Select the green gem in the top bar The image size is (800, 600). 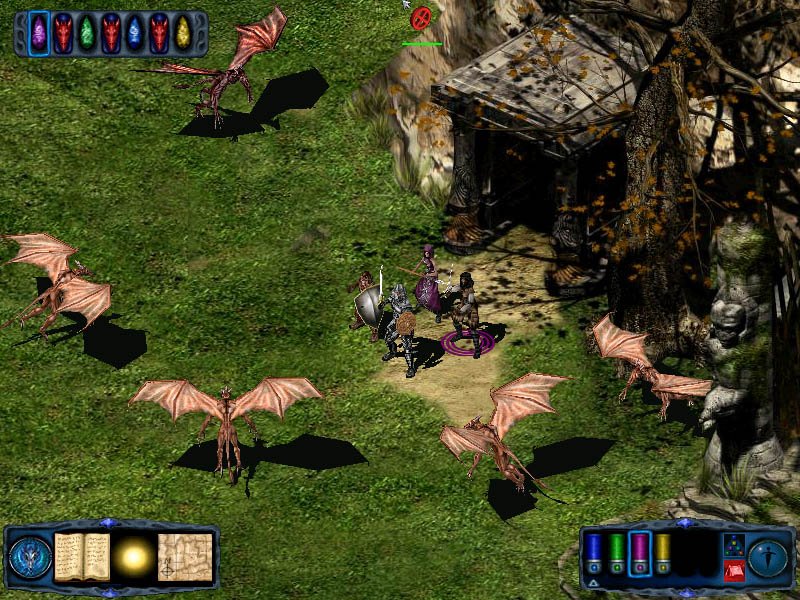pyautogui.click(x=87, y=33)
